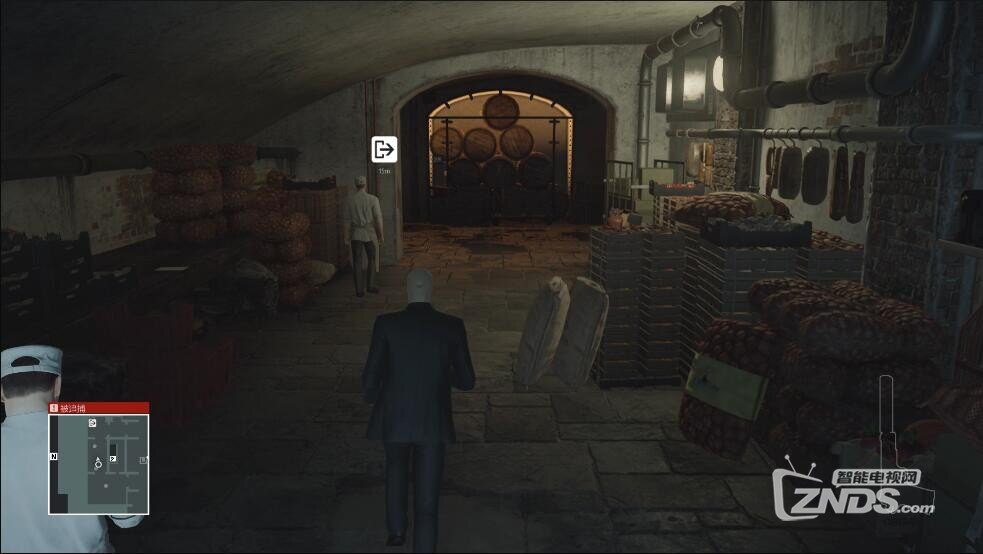Click the red status banner above minimap
This screenshot has width=983, height=554.
pyautogui.click(x=99, y=408)
